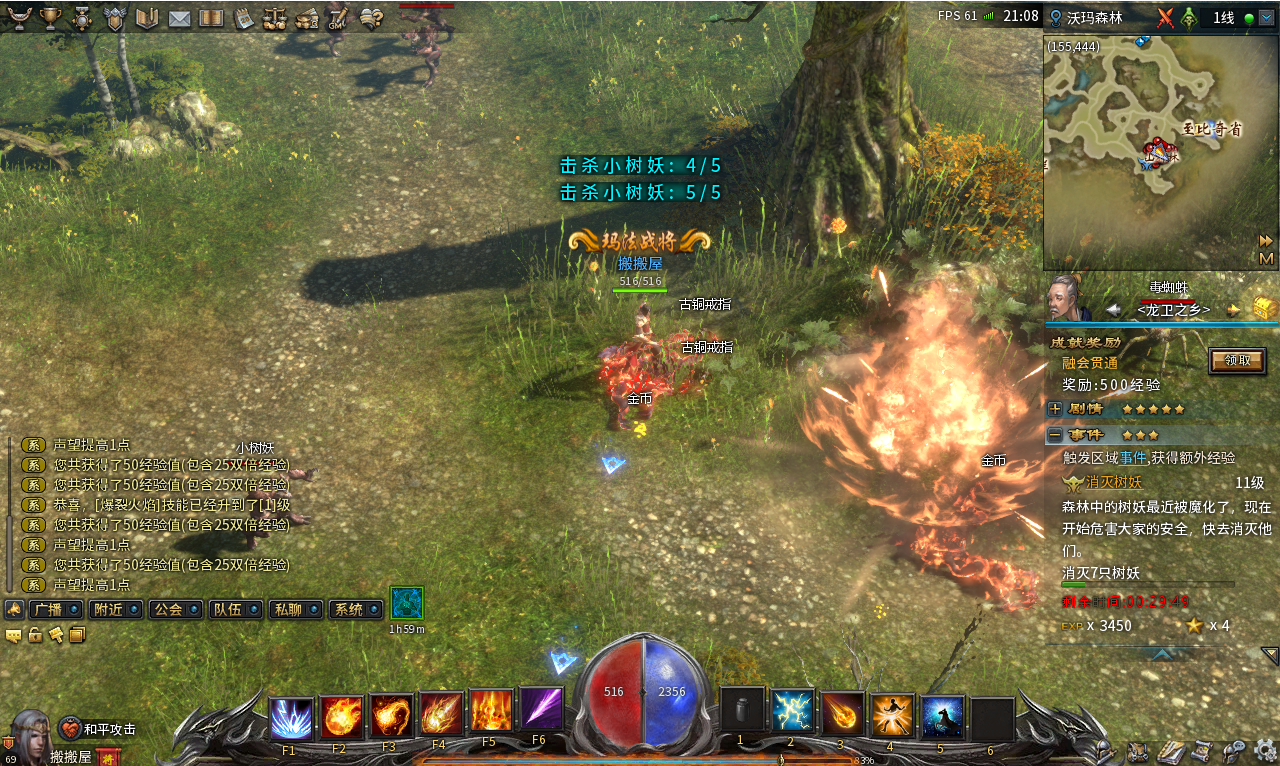Open the calendar icon in top bar
This screenshot has height=766, width=1280.
coord(243,18)
